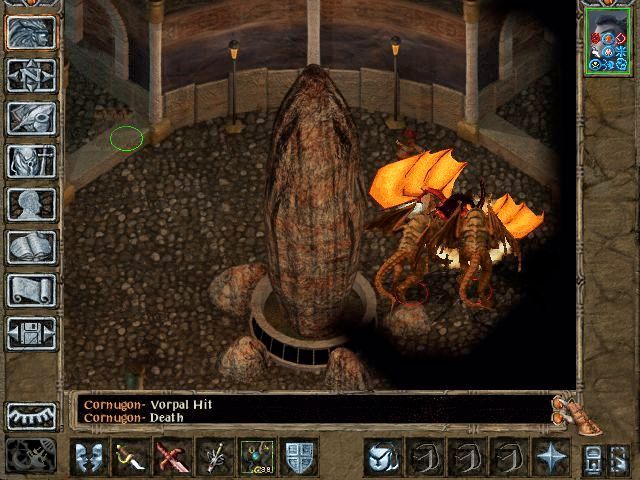Viewport: 640px width, 480px height.
Task: Open the options menu (floppy disk icon)
Action: [31, 333]
